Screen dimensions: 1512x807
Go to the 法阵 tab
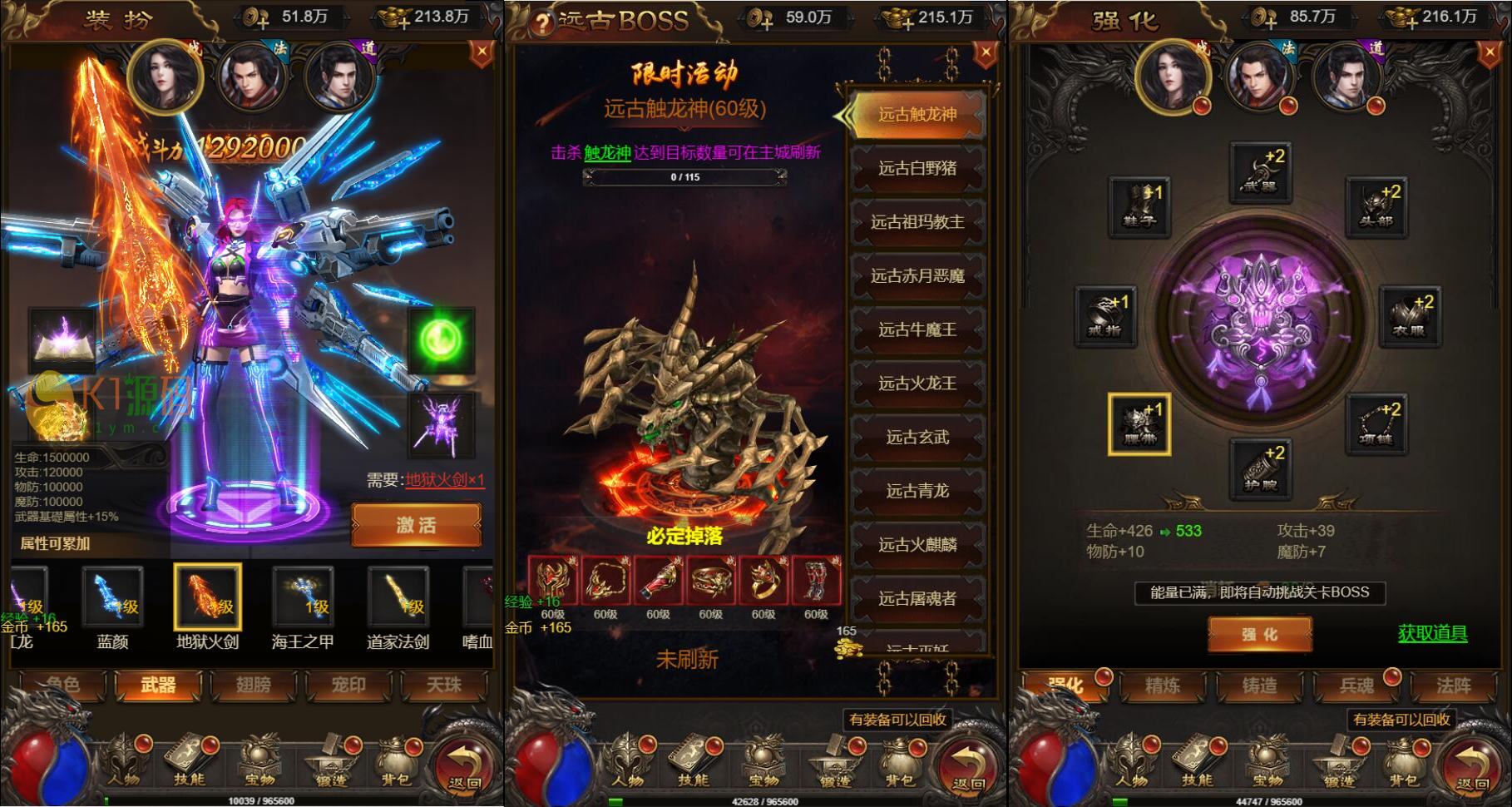pos(1453,686)
